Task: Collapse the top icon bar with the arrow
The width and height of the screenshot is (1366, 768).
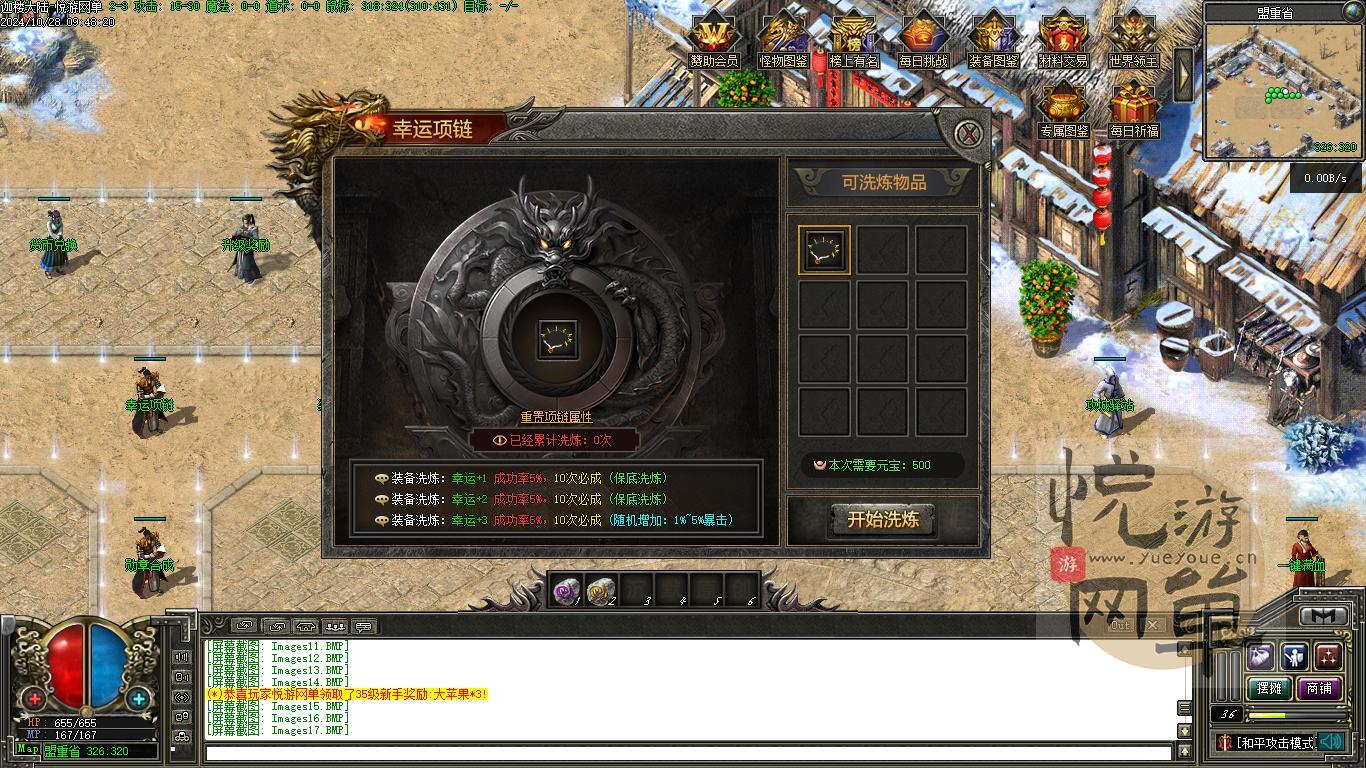Action: pyautogui.click(x=1185, y=72)
